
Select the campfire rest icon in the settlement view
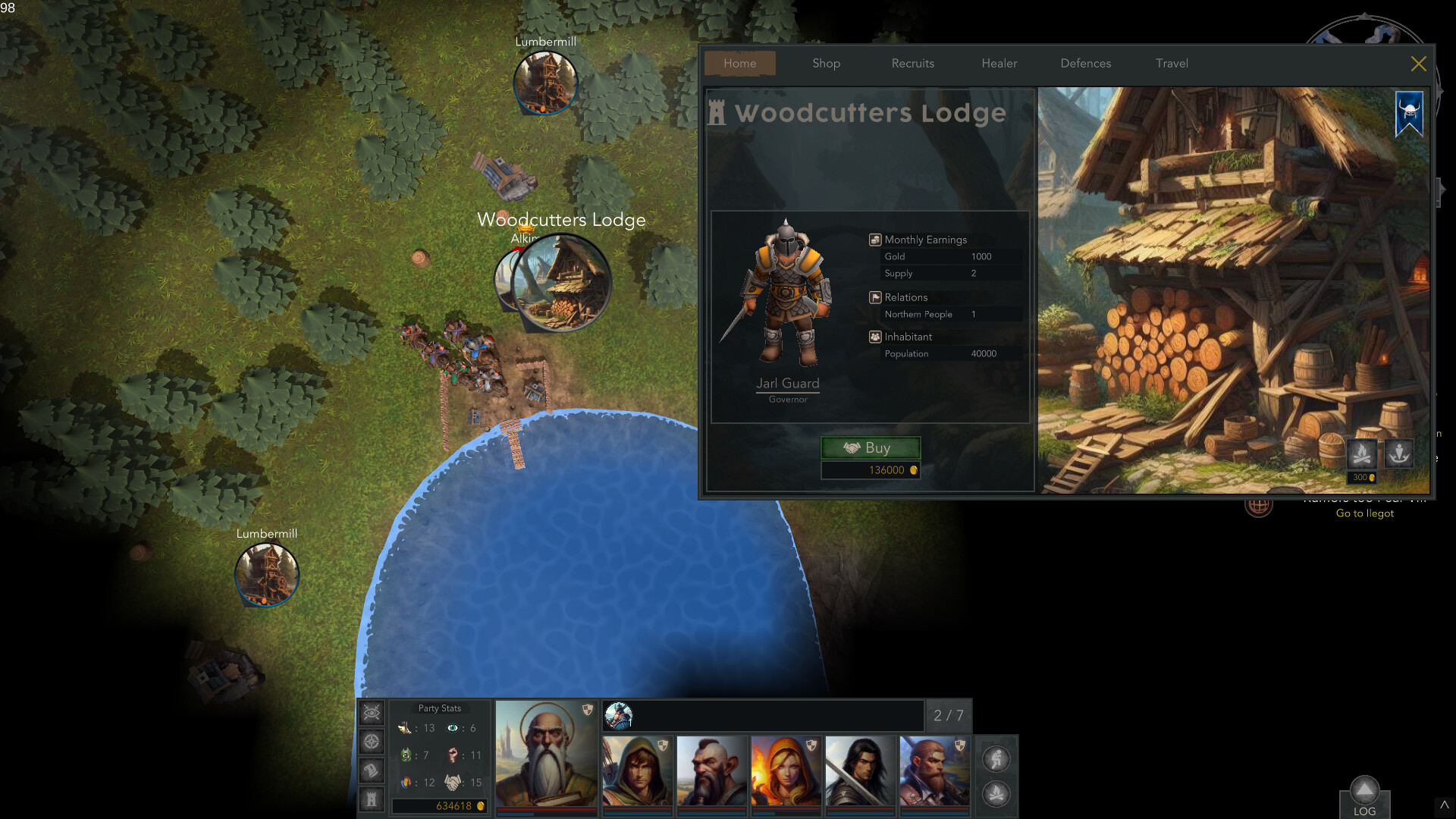(1360, 454)
